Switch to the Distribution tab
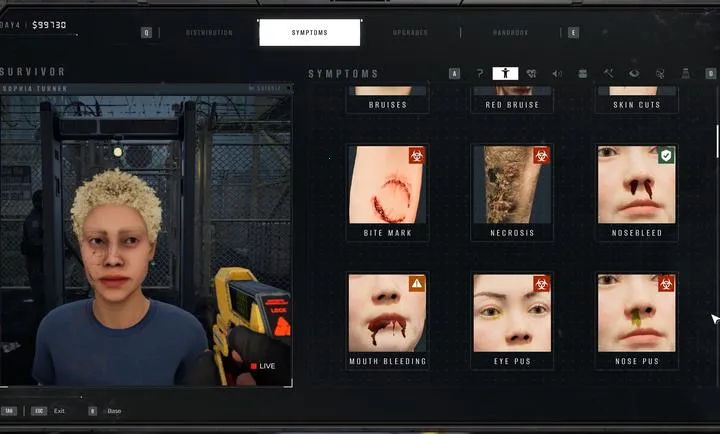720x434 pixels. pos(209,32)
